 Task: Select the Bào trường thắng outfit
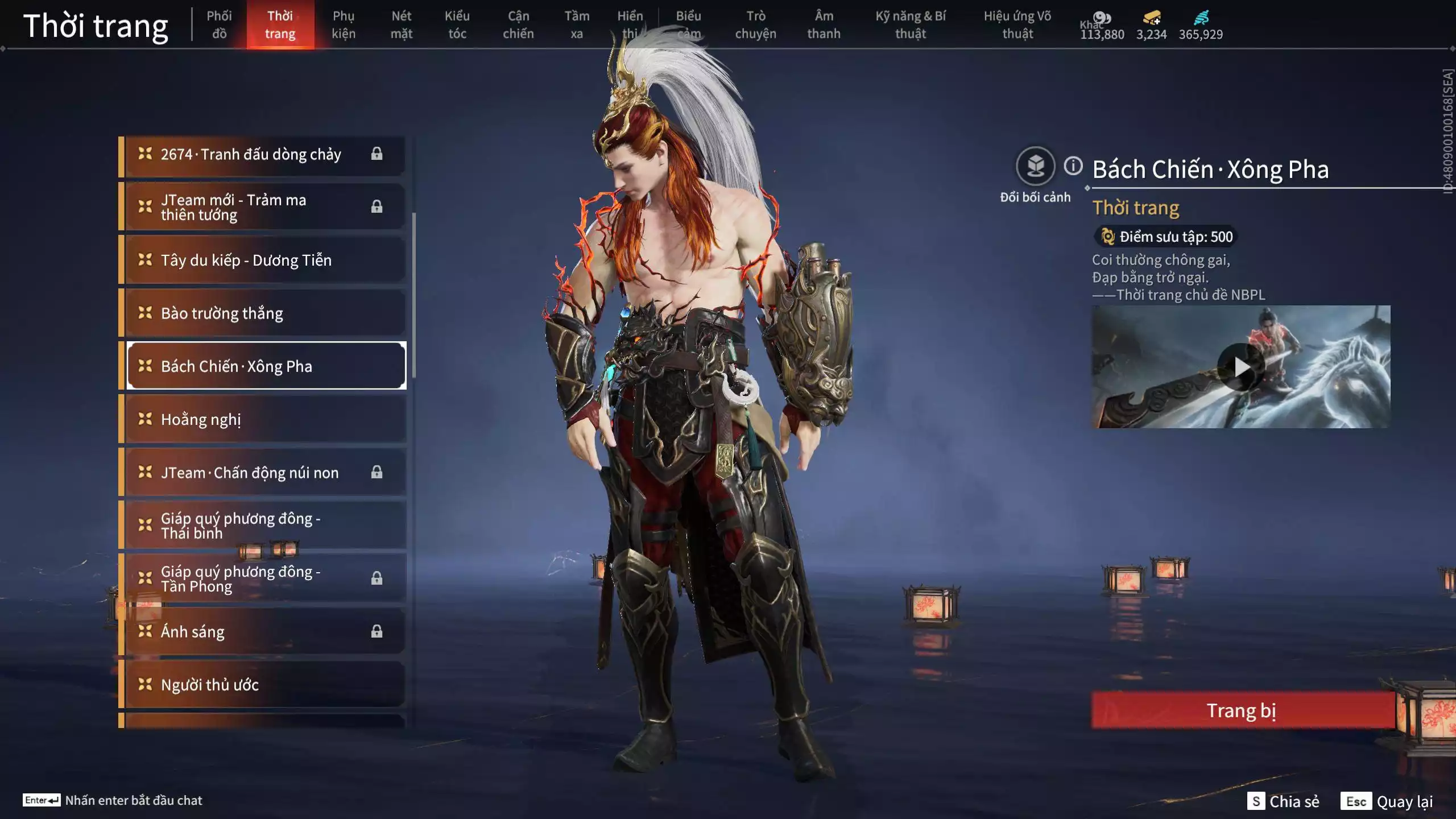pyautogui.click(x=265, y=313)
